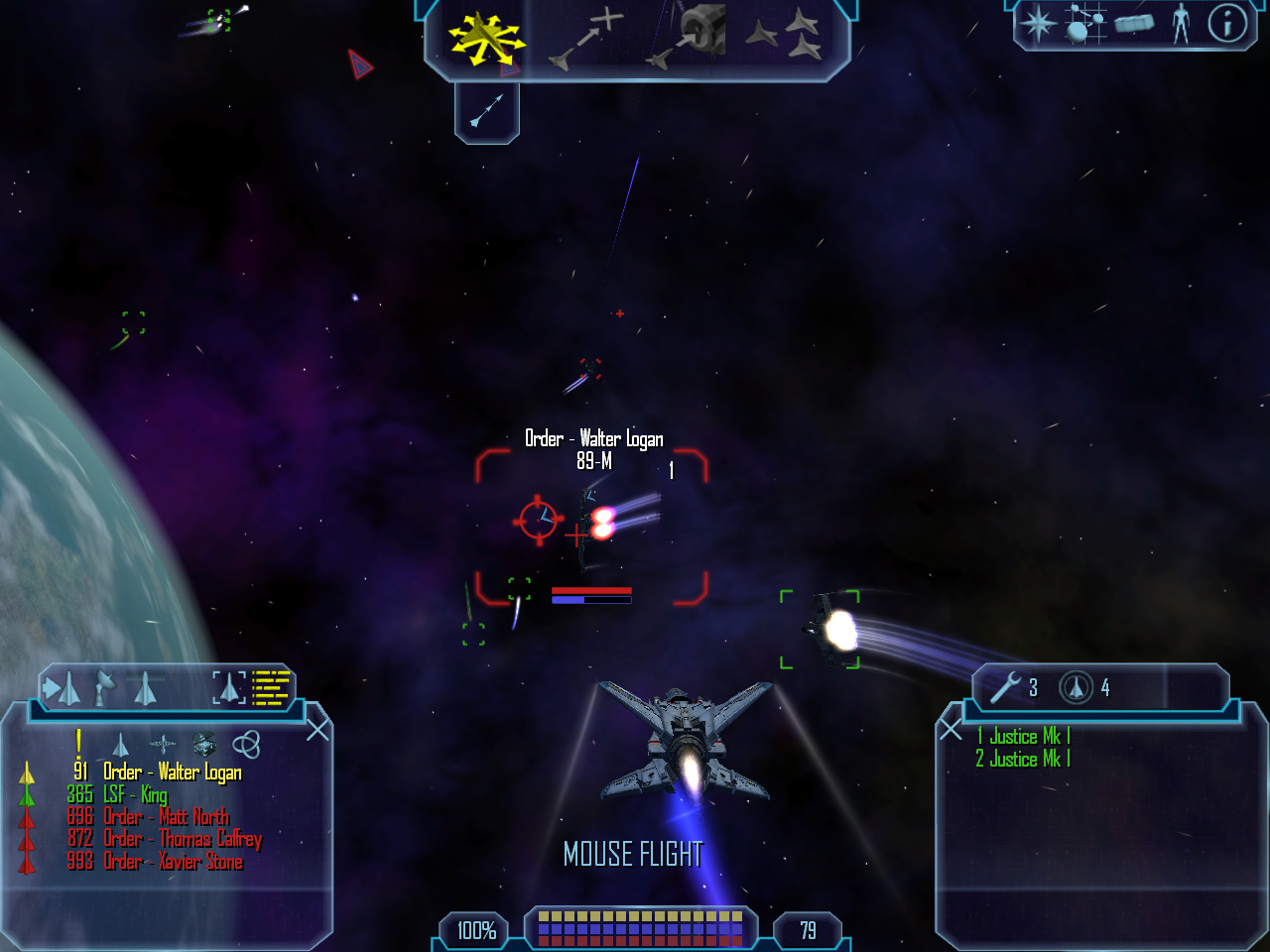Target LSF - King in the contact list
The width and height of the screenshot is (1270, 952).
pos(136,794)
